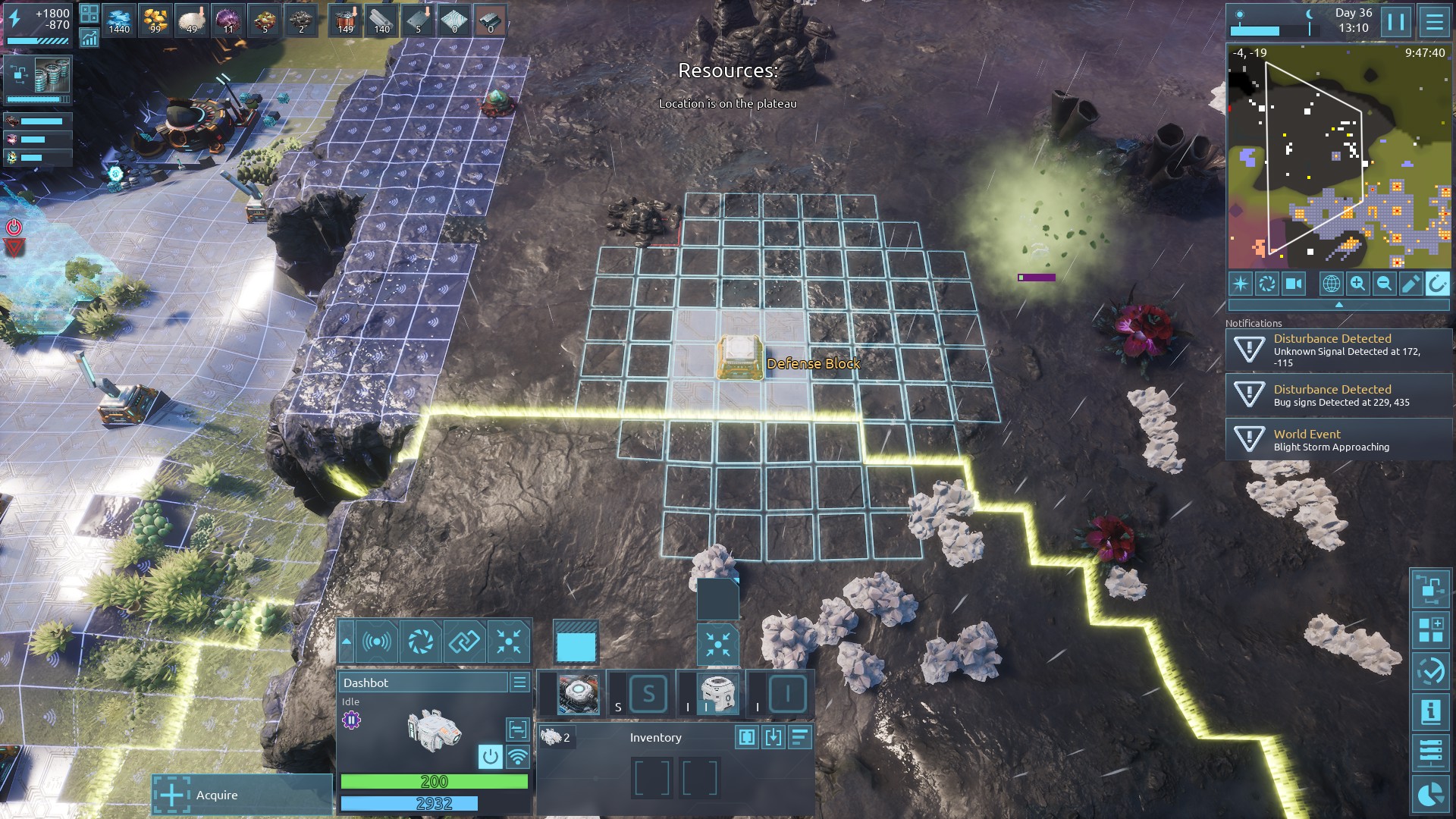
Task: Open the Bug signs Detected notification
Action: pyautogui.click(x=1338, y=395)
